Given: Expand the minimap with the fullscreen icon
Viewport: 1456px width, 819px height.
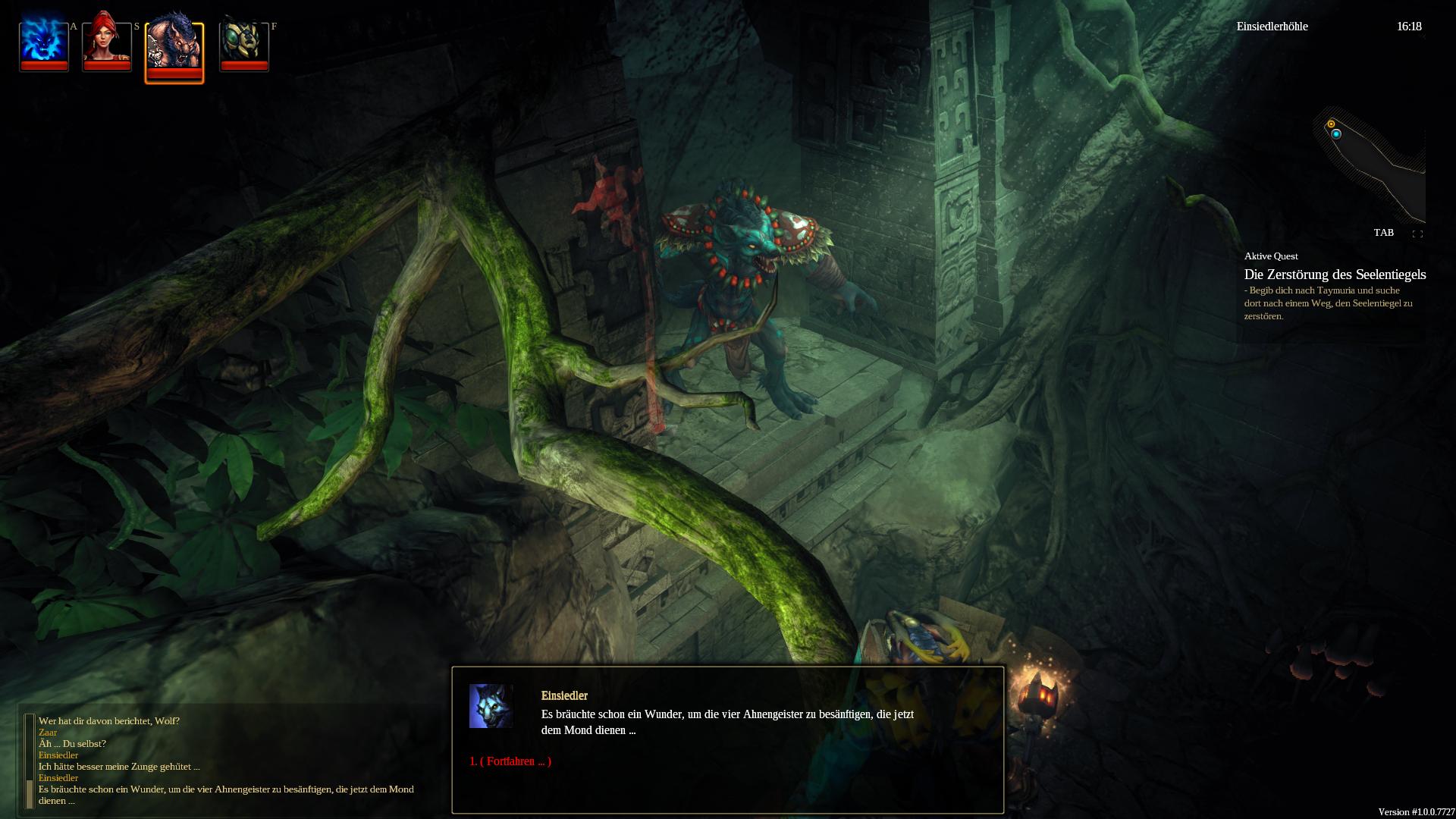Looking at the screenshot, I should [x=1417, y=234].
